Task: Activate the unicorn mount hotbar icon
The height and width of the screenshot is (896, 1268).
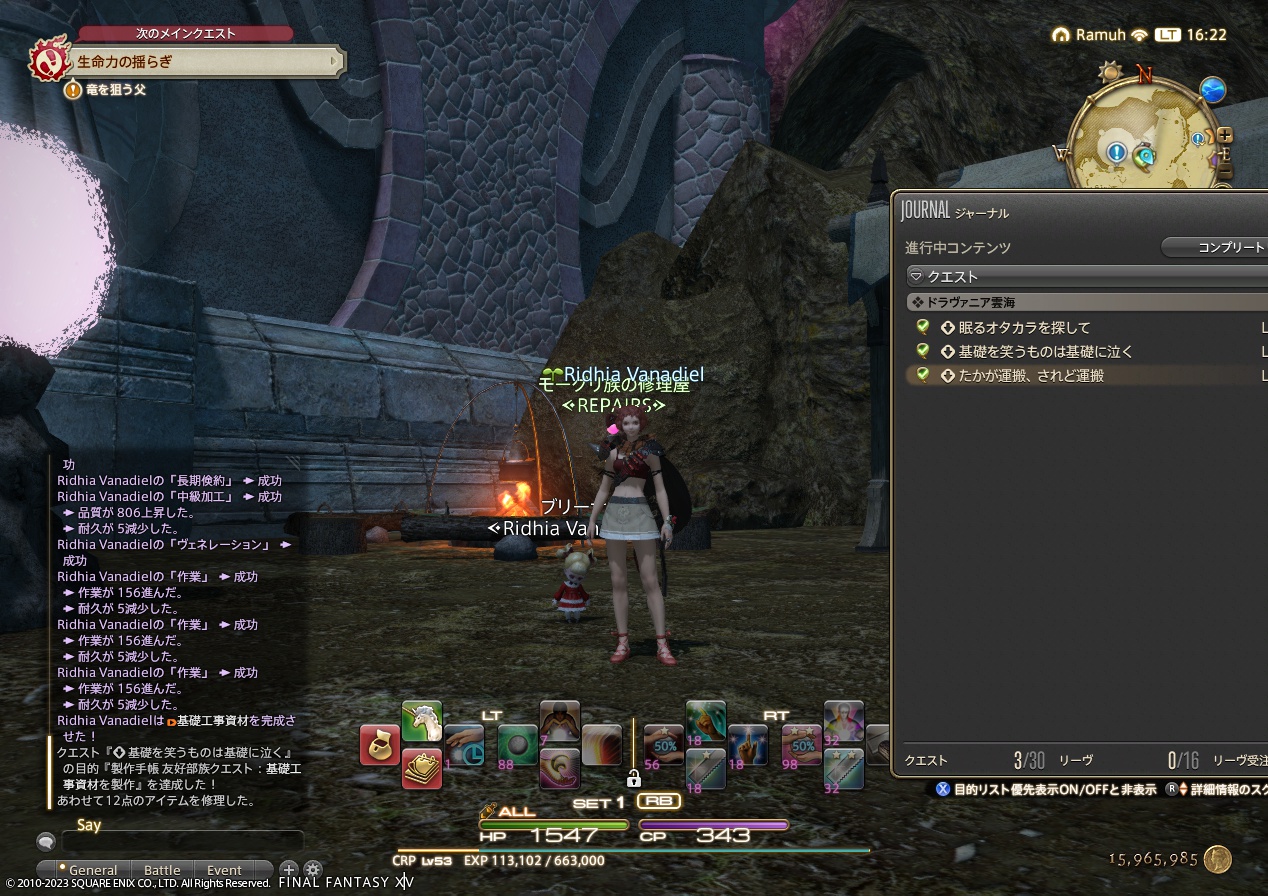Action: 422,721
